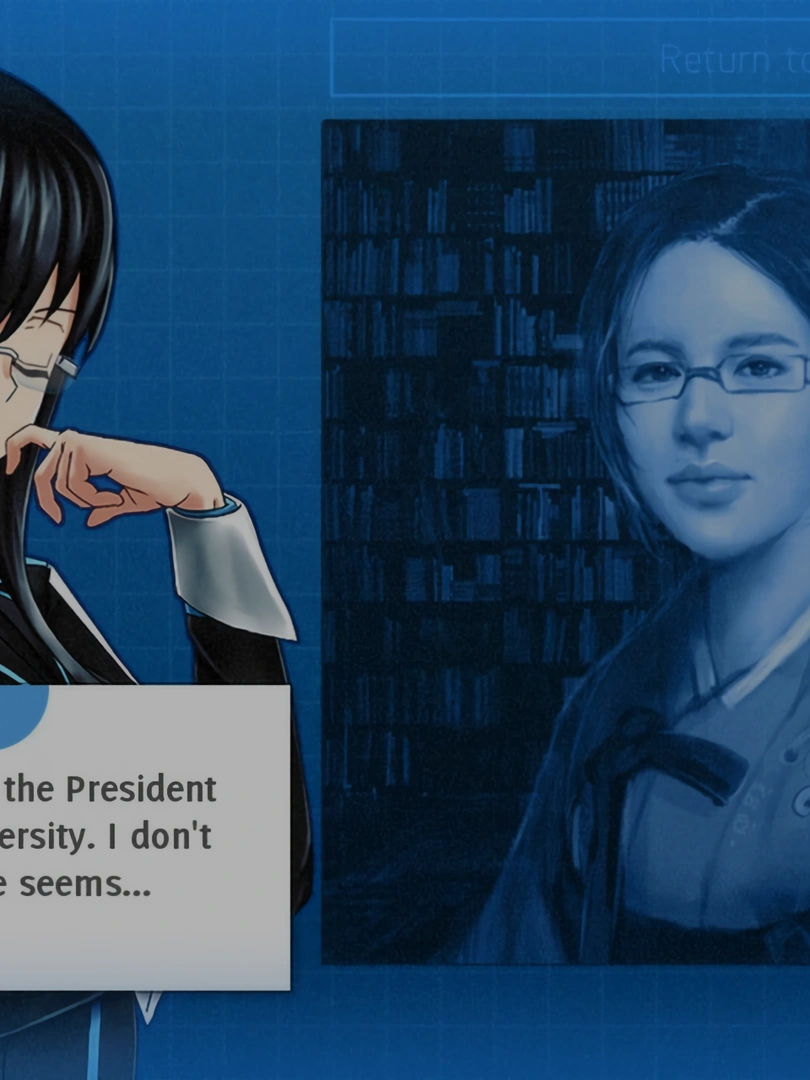Click the dimmed "Return to" button
The width and height of the screenshot is (810, 1080).
(570, 59)
